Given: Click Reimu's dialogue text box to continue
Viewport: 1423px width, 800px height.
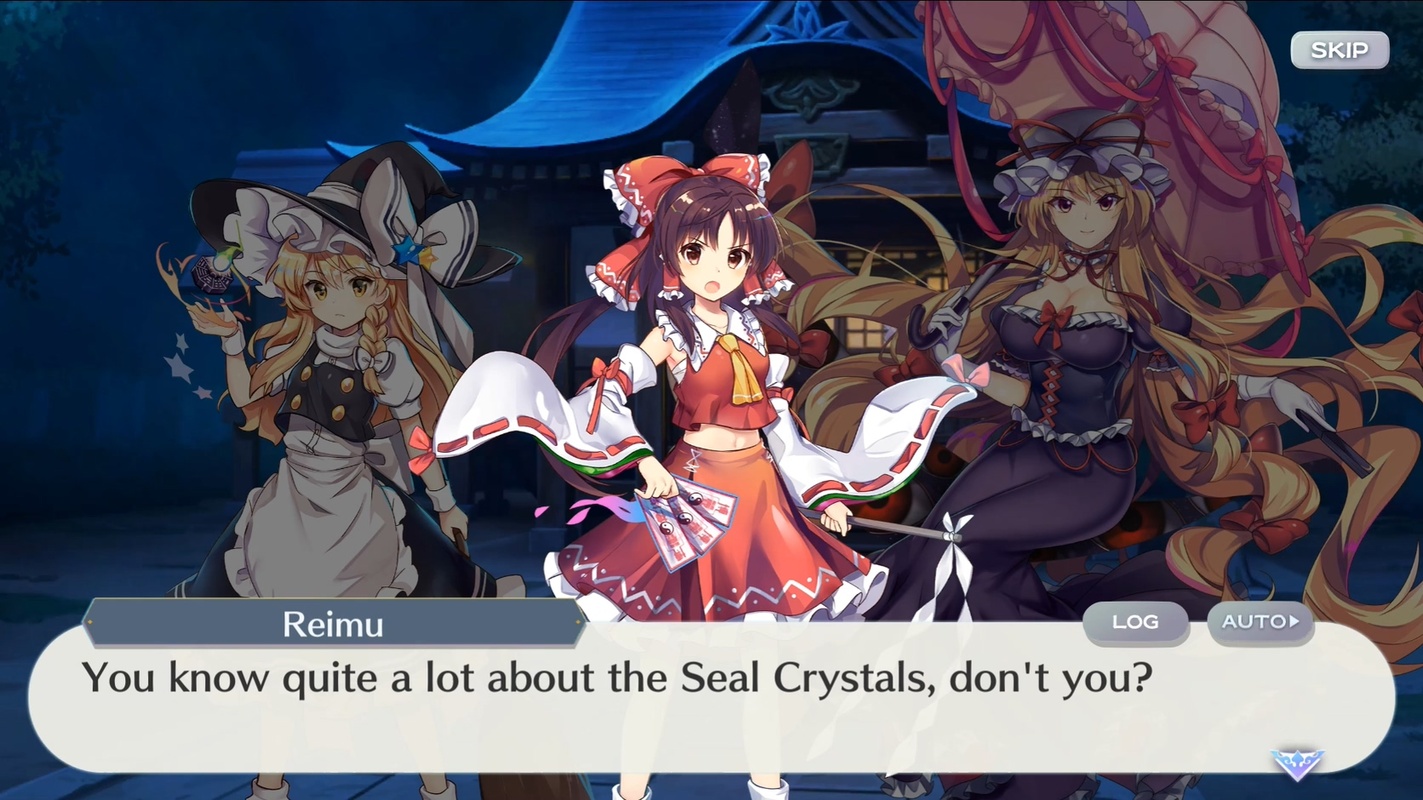Looking at the screenshot, I should pos(640,700).
